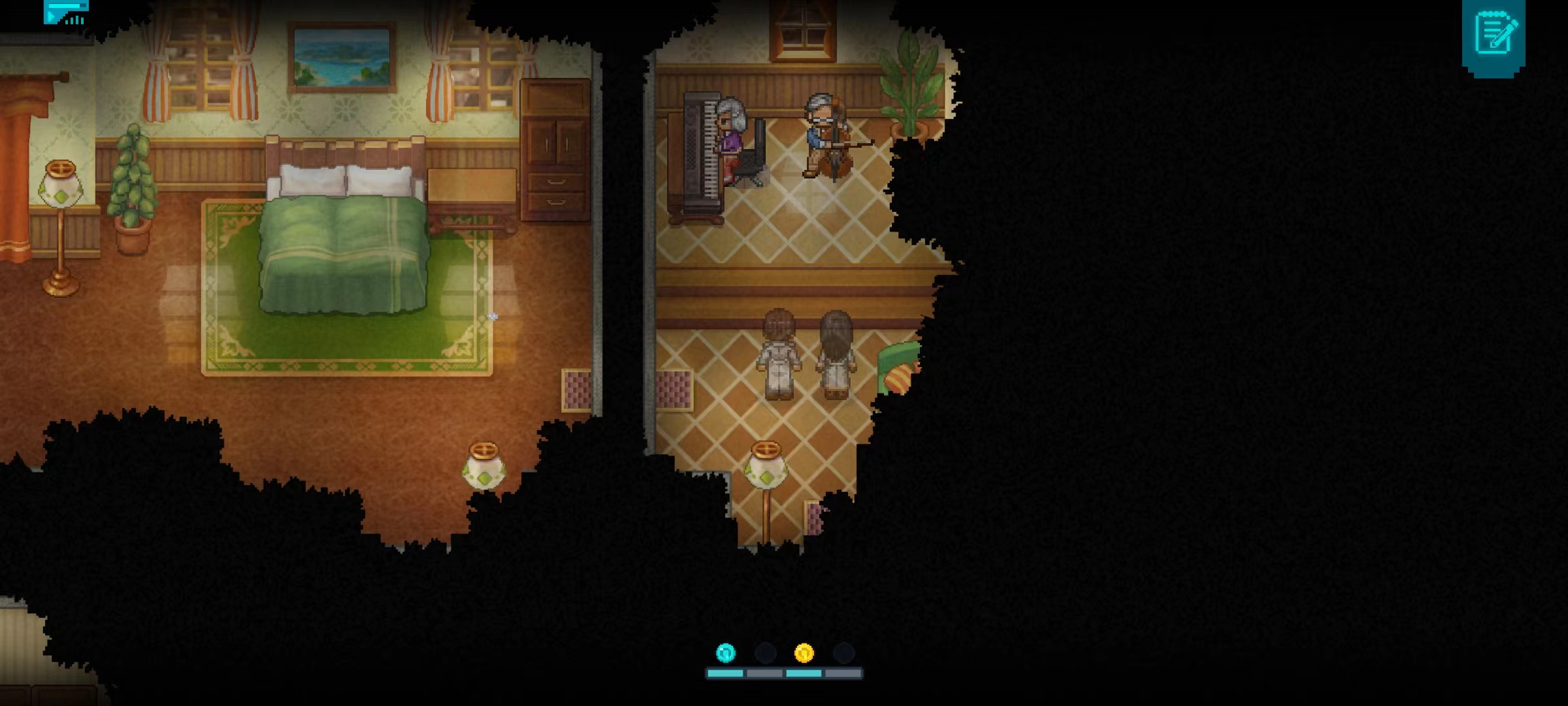This screenshot has height=706, width=1568.
Task: Select the cyan memory orb
Action: tap(725, 652)
